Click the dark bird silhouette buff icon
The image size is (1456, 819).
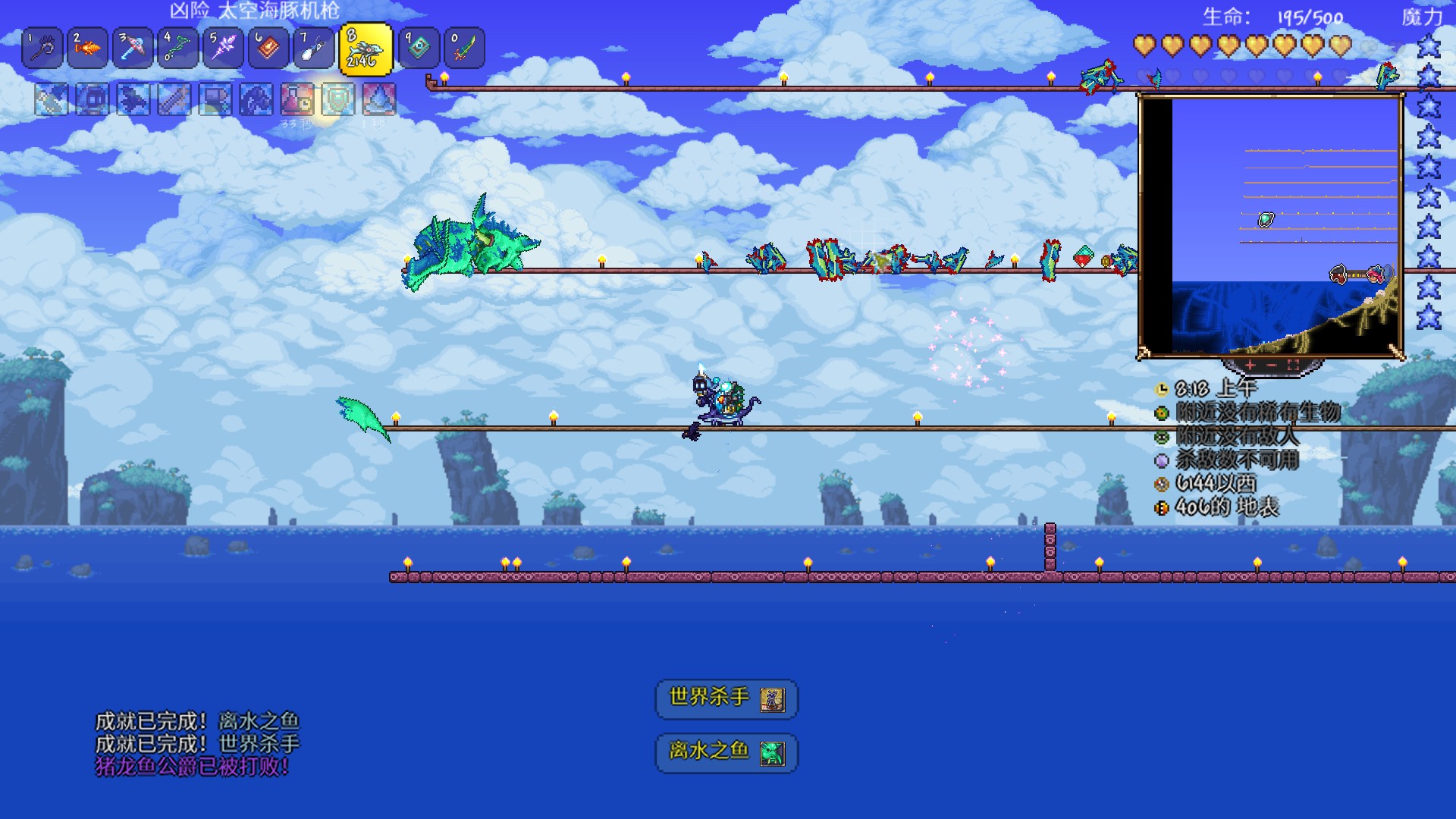coord(133,99)
